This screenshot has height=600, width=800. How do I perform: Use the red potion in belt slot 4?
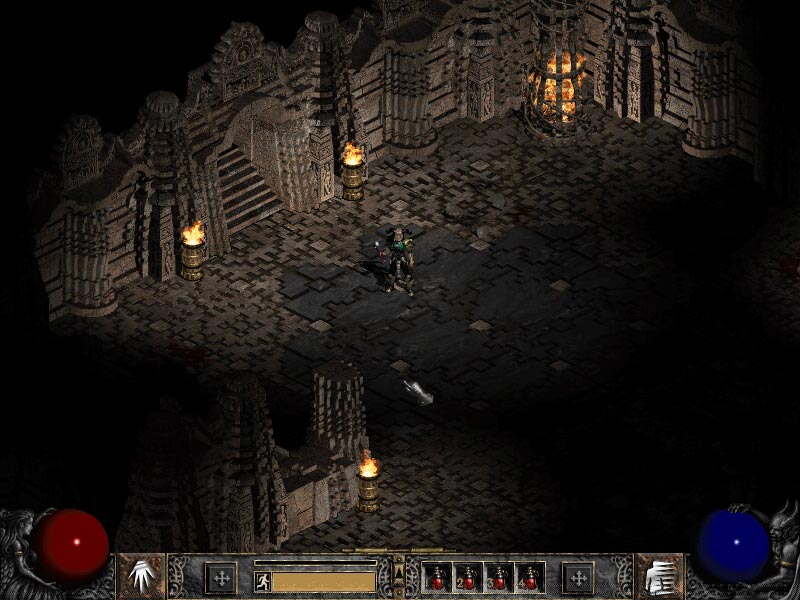(530, 578)
